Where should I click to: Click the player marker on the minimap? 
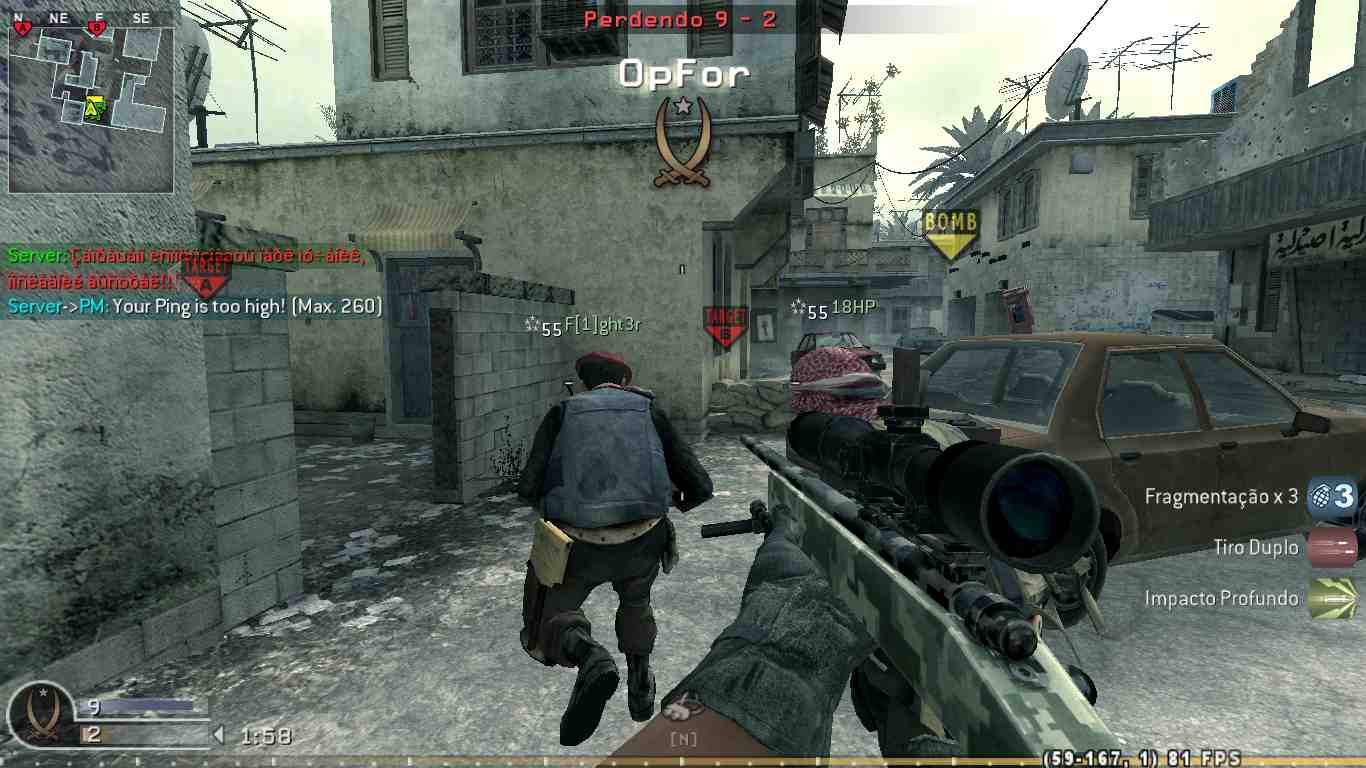[x=90, y=105]
